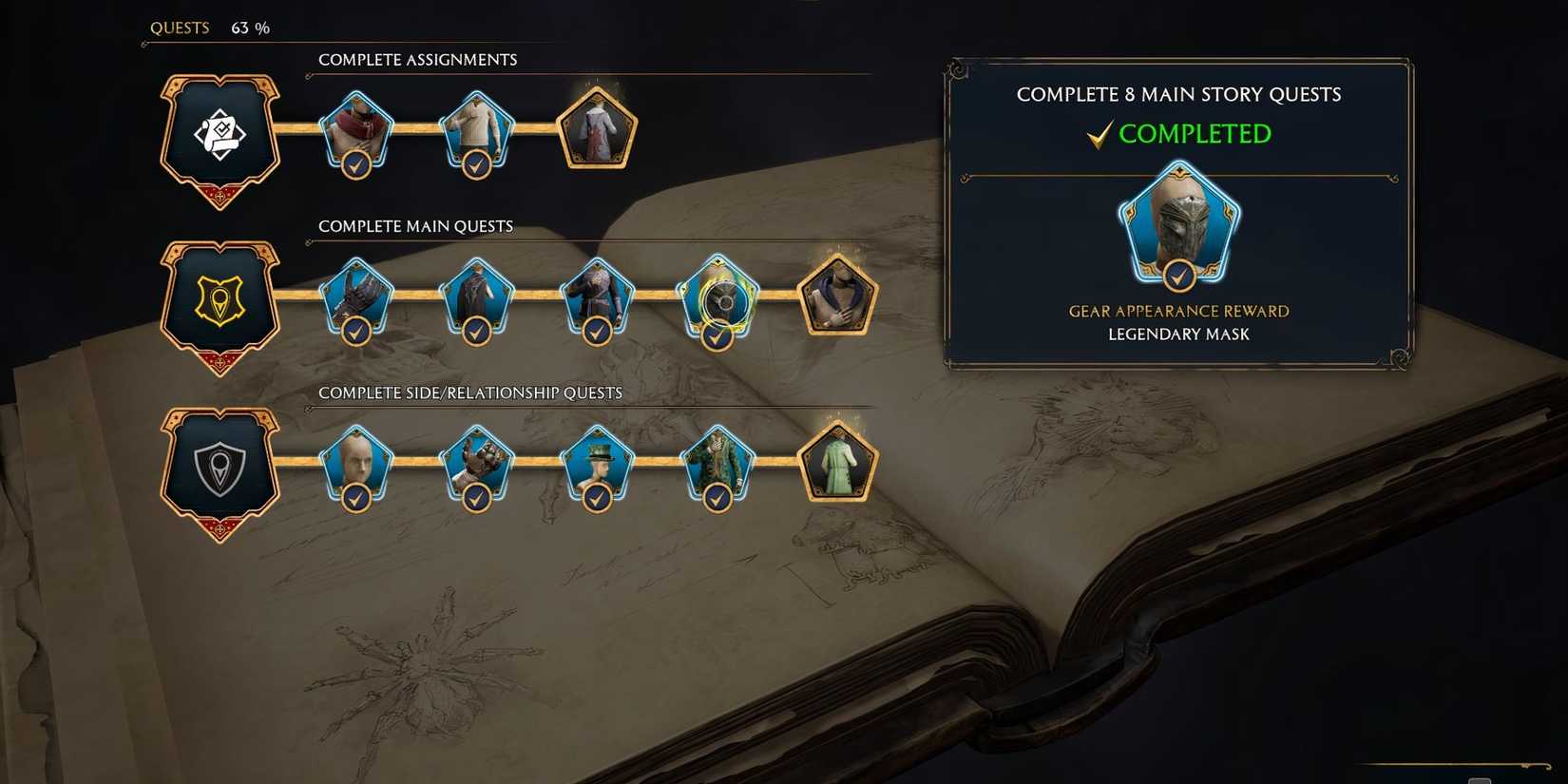
Task: Collapse the Complete Side/Relationship Quests track
Action: pyautogui.click(x=470, y=392)
